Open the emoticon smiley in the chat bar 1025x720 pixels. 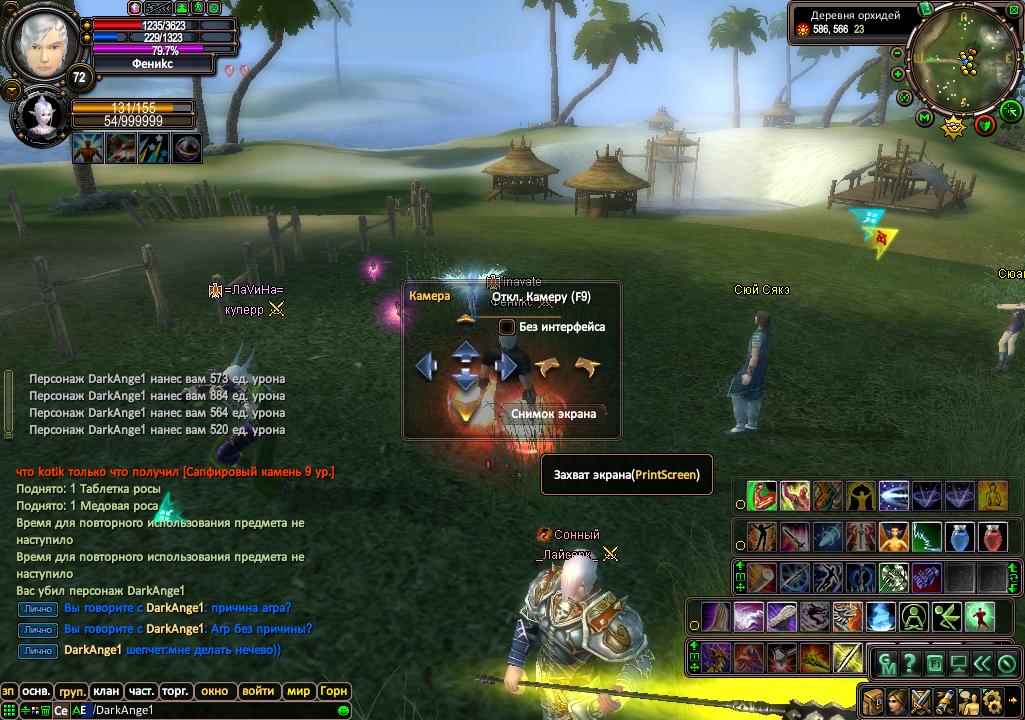click(343, 710)
